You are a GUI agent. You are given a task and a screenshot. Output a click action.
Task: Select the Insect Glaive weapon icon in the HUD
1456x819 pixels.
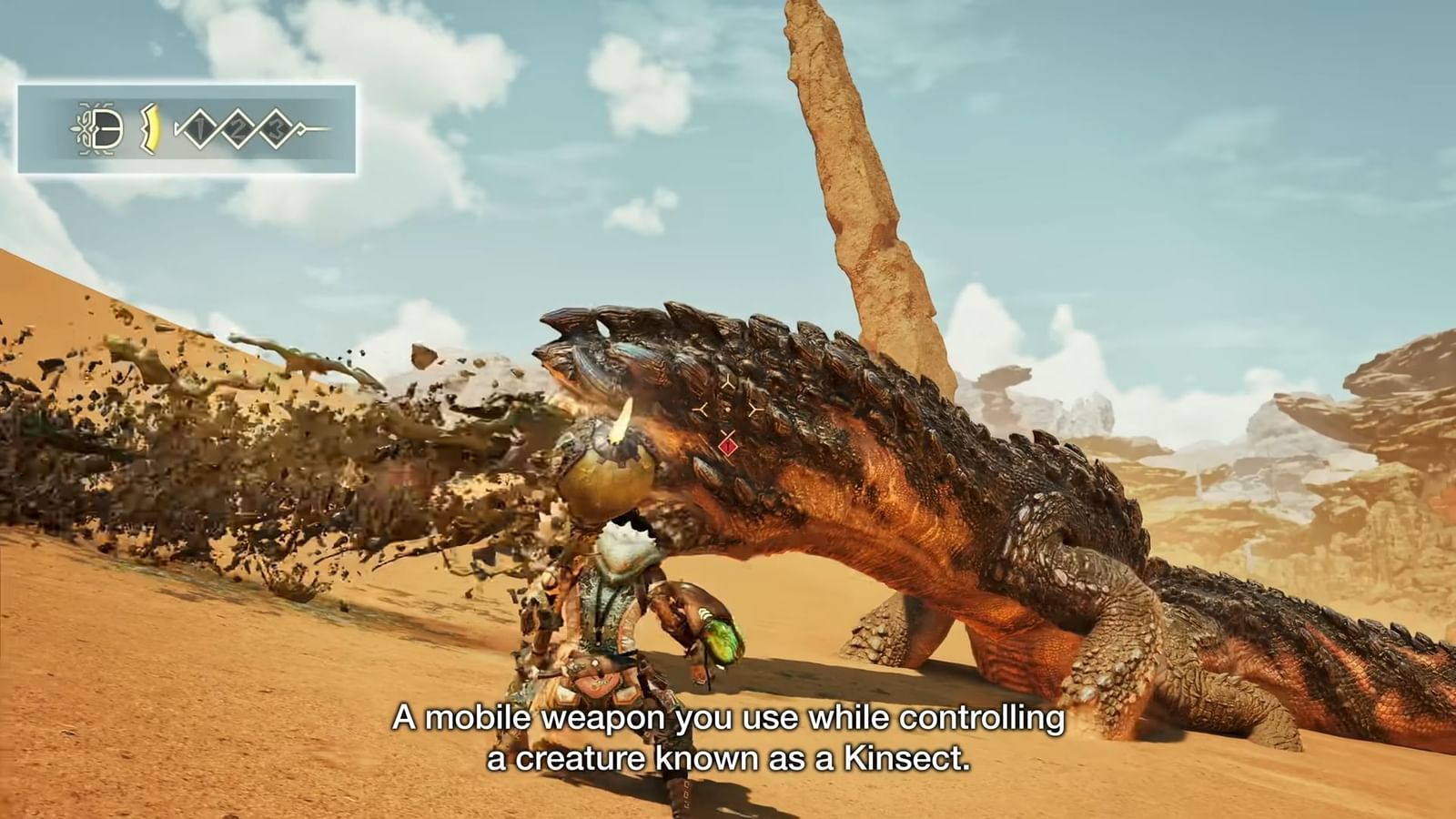coord(105,126)
